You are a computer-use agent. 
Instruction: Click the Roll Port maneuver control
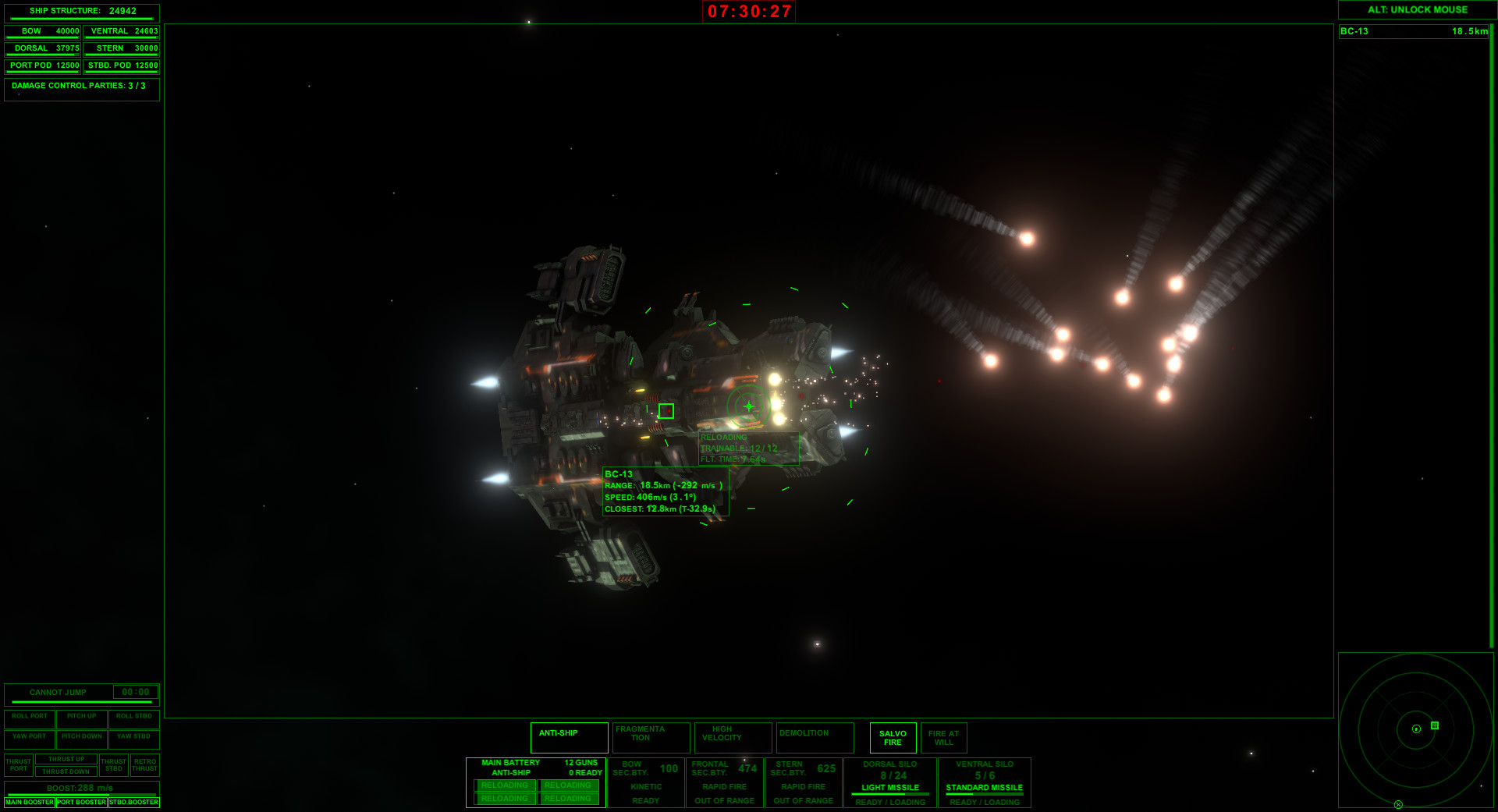(x=29, y=717)
